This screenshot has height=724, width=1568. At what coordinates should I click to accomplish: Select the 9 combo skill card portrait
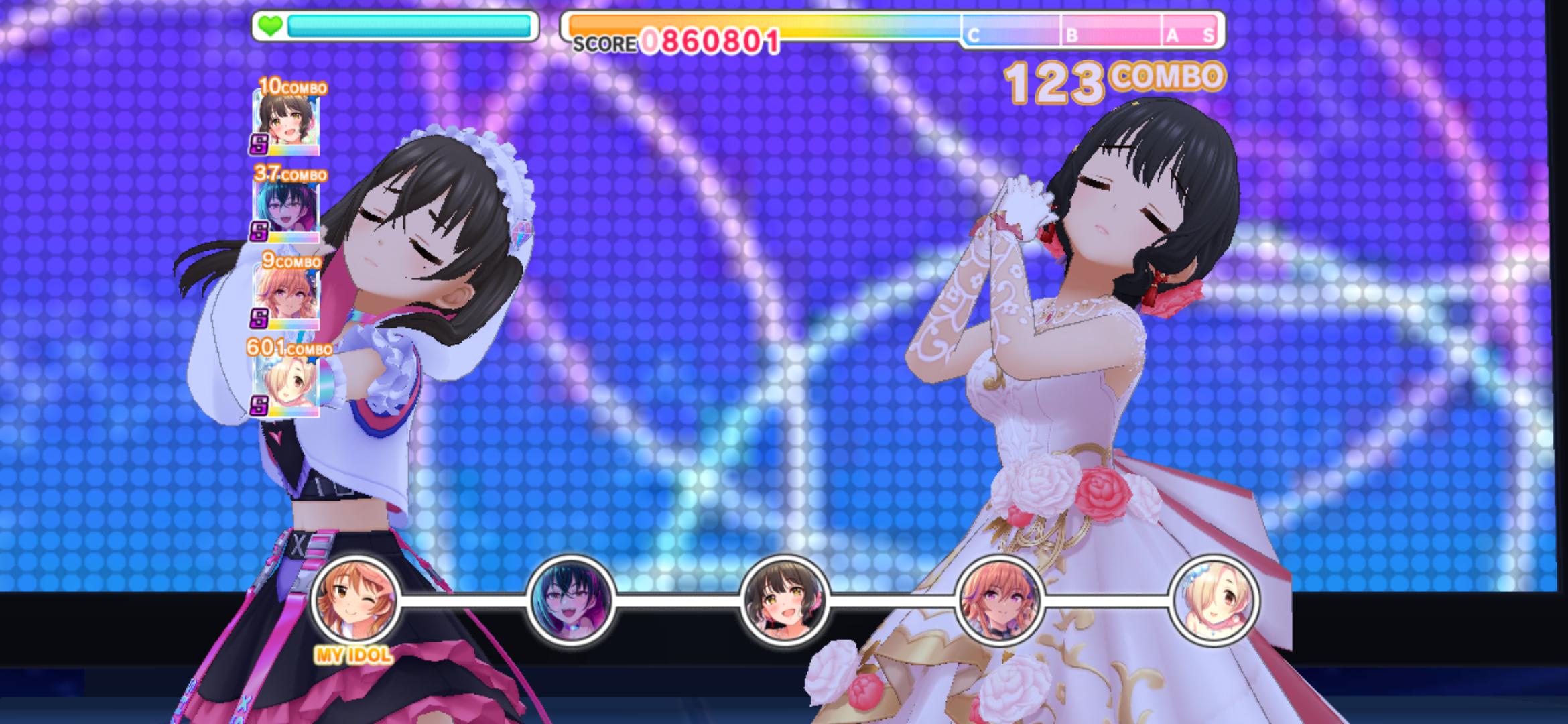tap(287, 295)
